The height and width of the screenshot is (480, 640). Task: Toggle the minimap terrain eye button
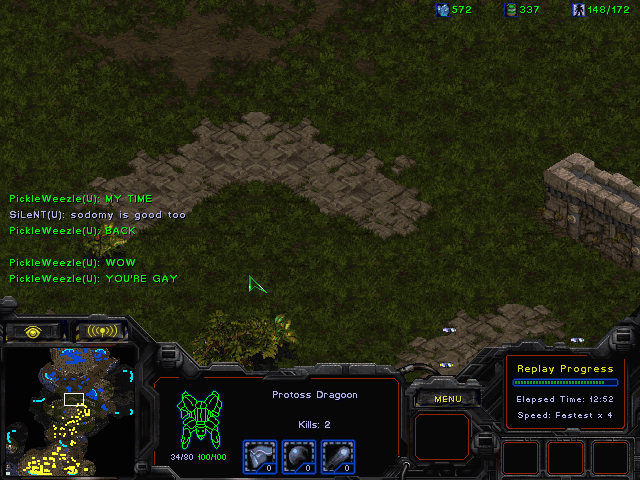click(33, 331)
